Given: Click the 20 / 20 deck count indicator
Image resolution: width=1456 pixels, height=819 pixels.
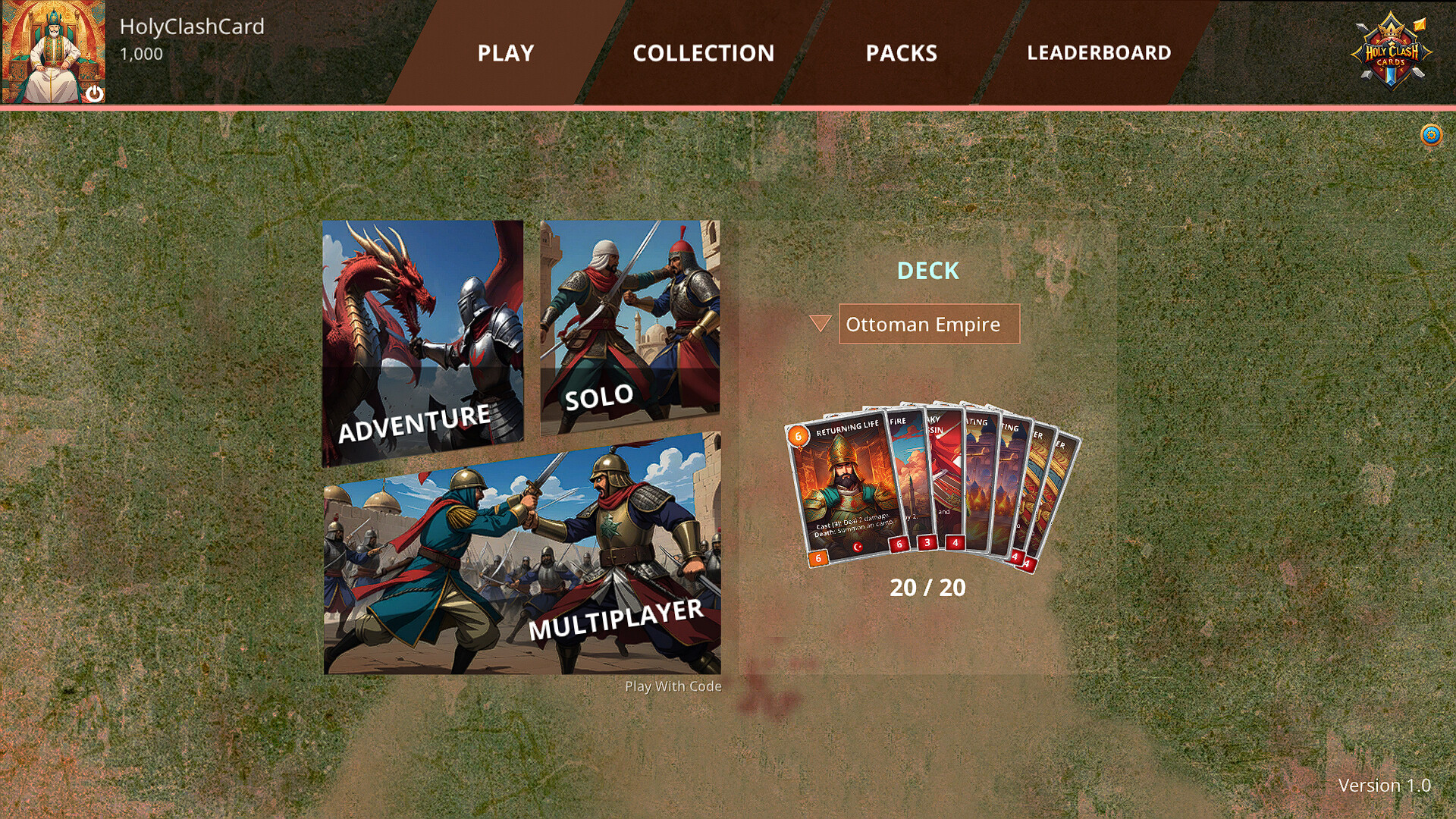Looking at the screenshot, I should tap(928, 587).
